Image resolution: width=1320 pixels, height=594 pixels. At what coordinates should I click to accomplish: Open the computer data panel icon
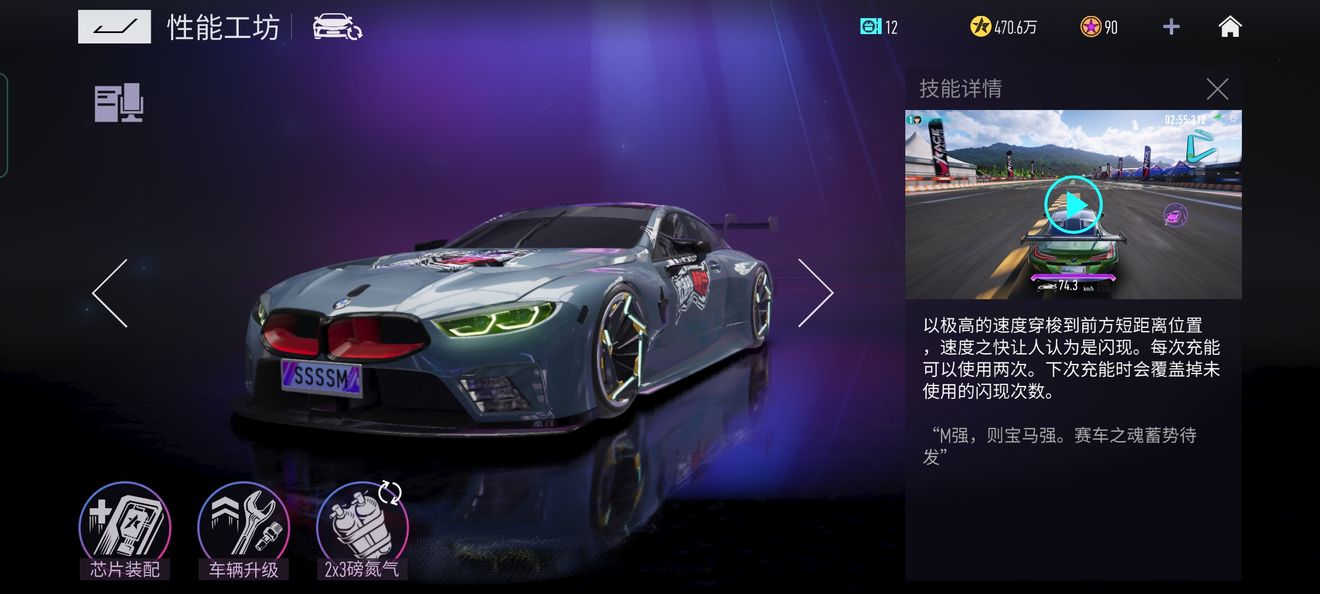(119, 103)
